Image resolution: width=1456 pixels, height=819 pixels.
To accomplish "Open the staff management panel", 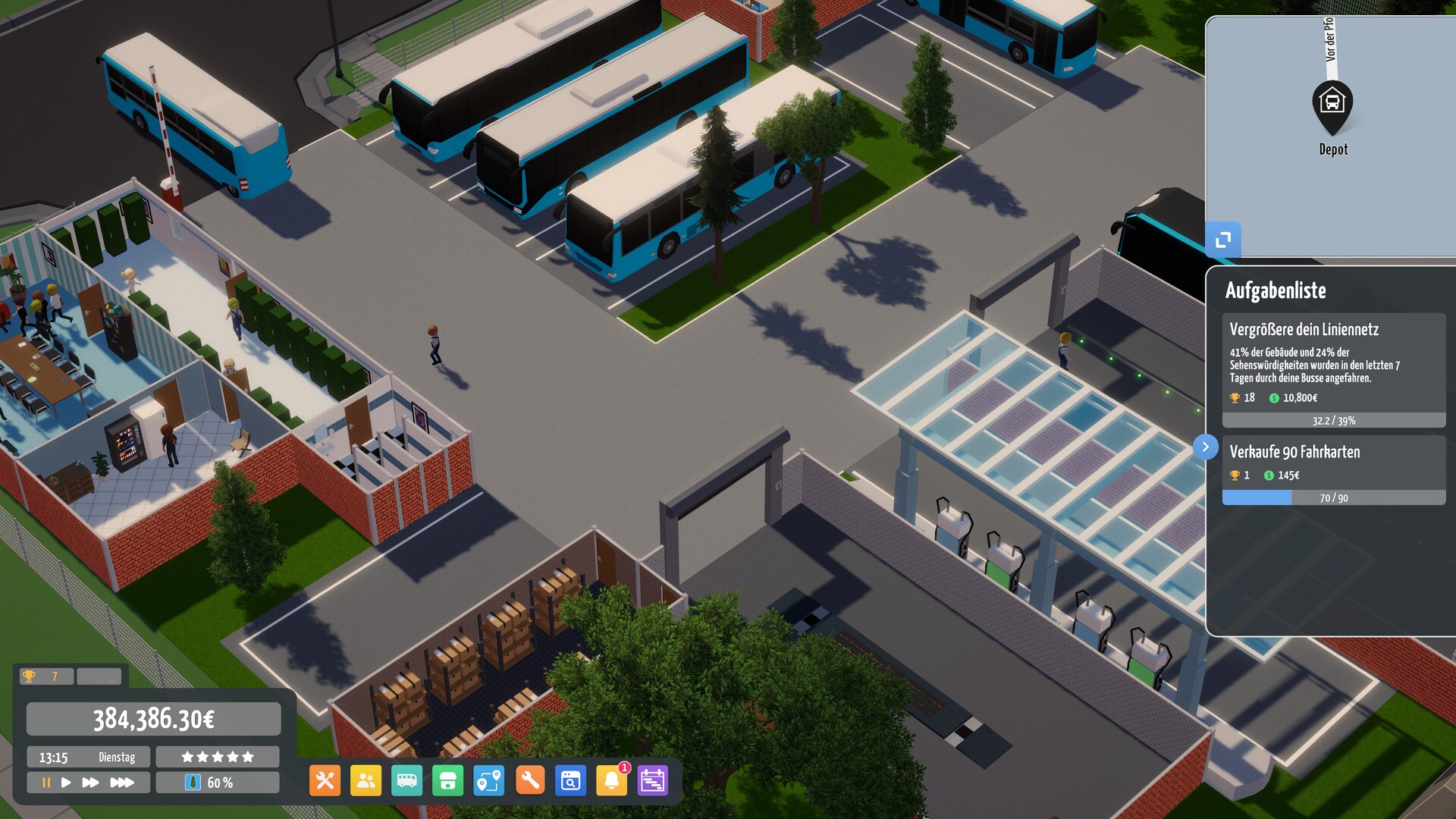I will [x=365, y=780].
